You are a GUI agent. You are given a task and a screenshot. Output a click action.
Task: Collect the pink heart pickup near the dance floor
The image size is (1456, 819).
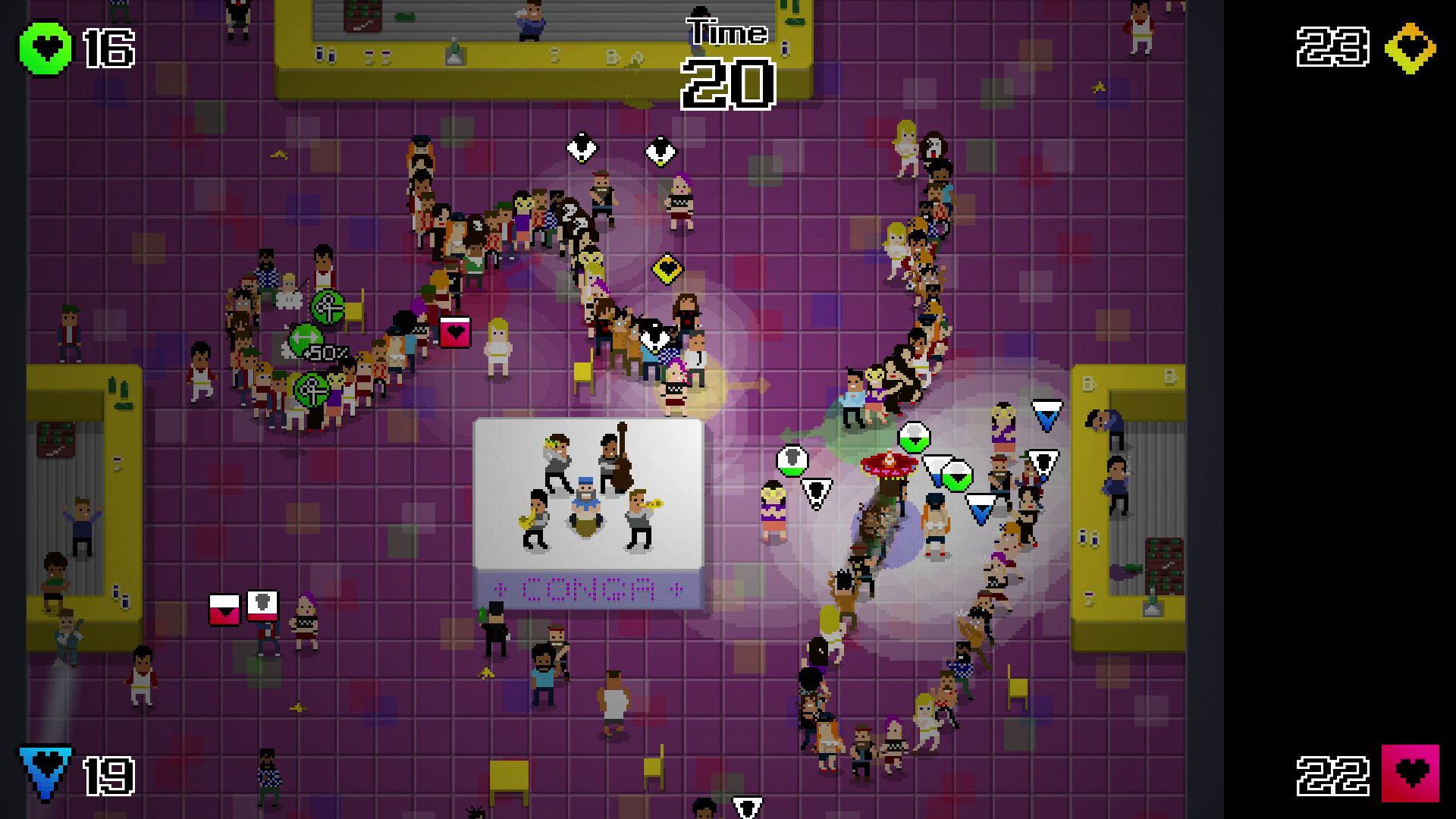pos(455,331)
